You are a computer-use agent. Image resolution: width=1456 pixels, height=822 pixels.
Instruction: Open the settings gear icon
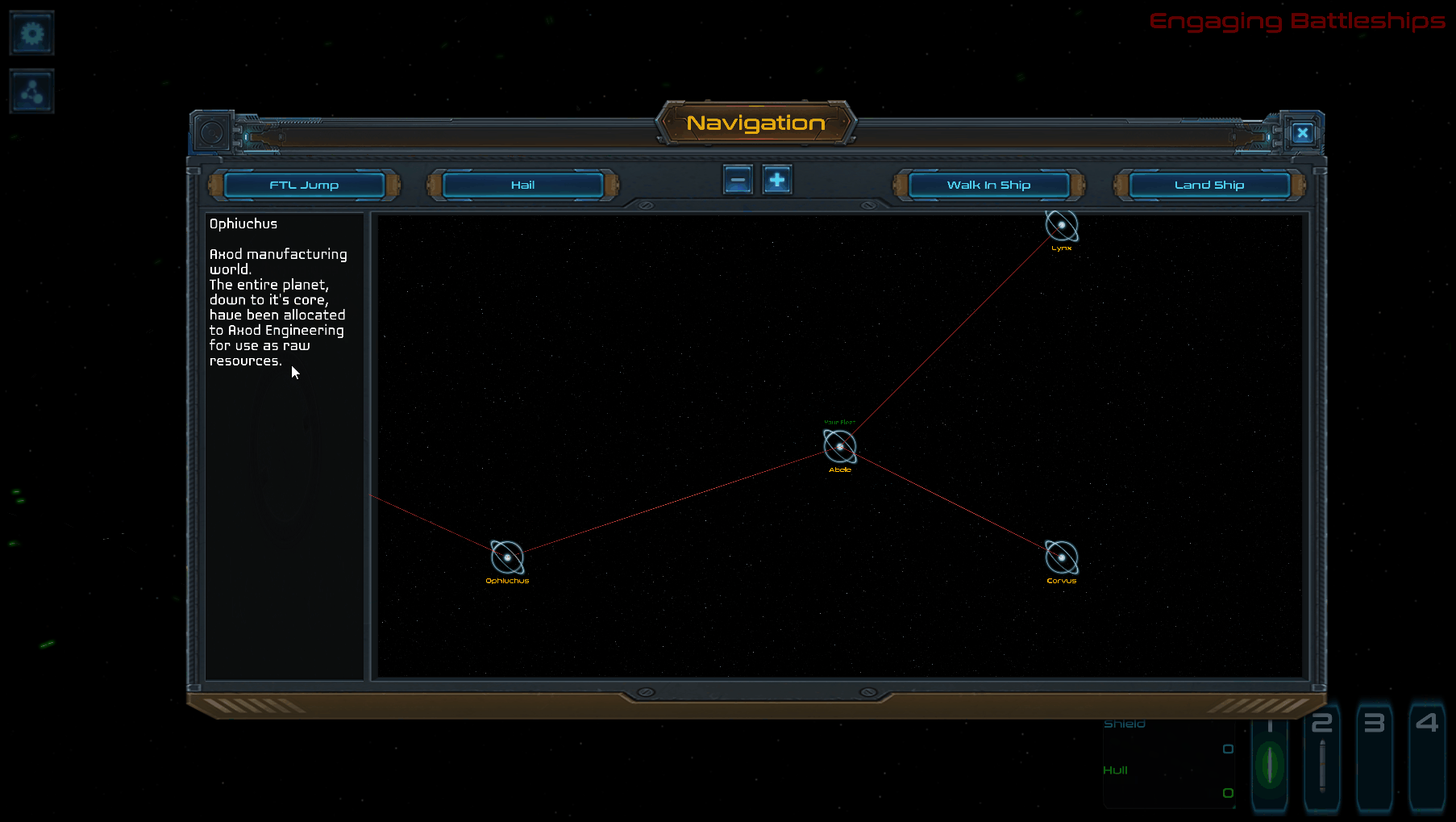31,32
